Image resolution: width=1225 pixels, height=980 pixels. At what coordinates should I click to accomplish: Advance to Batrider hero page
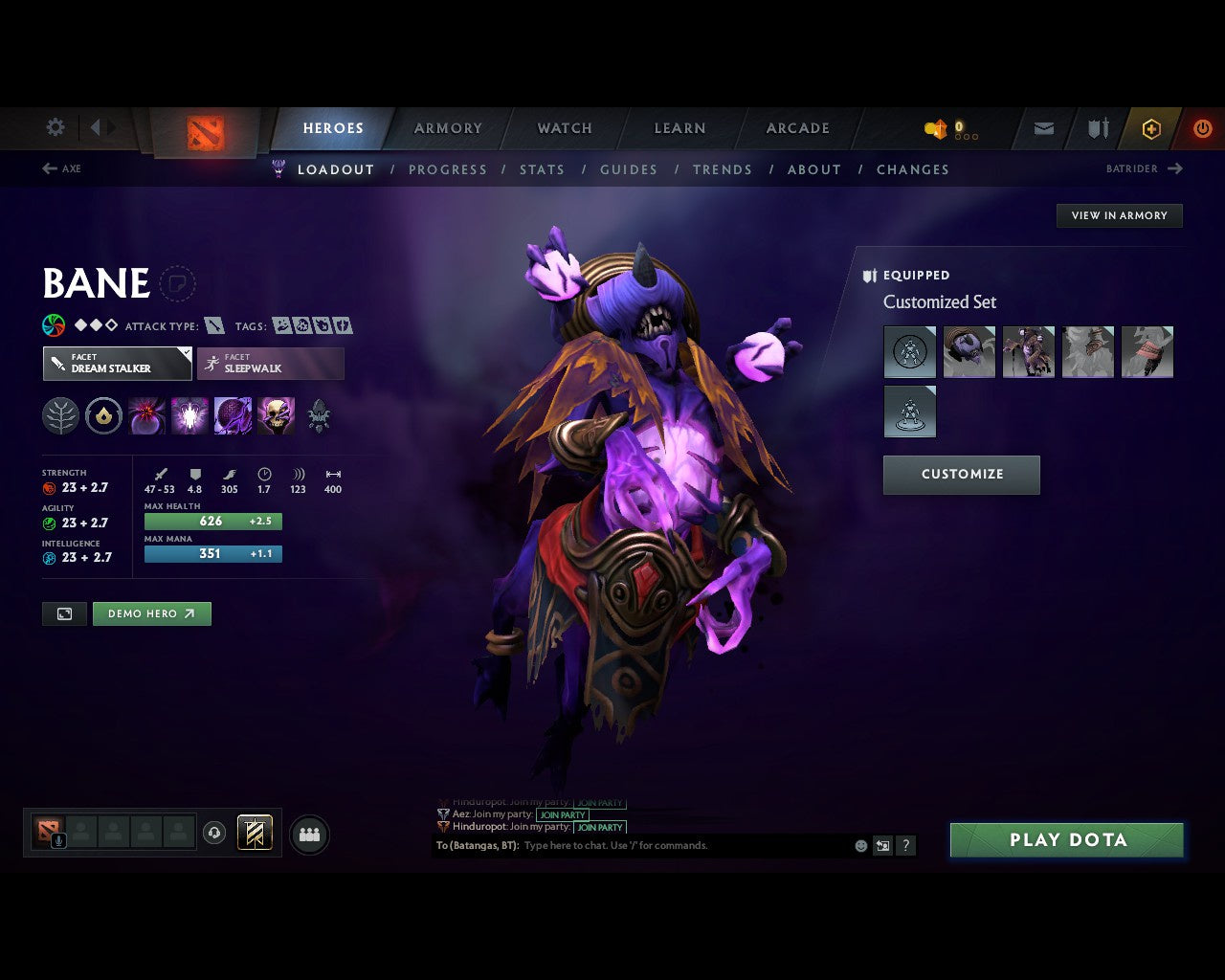[x=1144, y=168]
